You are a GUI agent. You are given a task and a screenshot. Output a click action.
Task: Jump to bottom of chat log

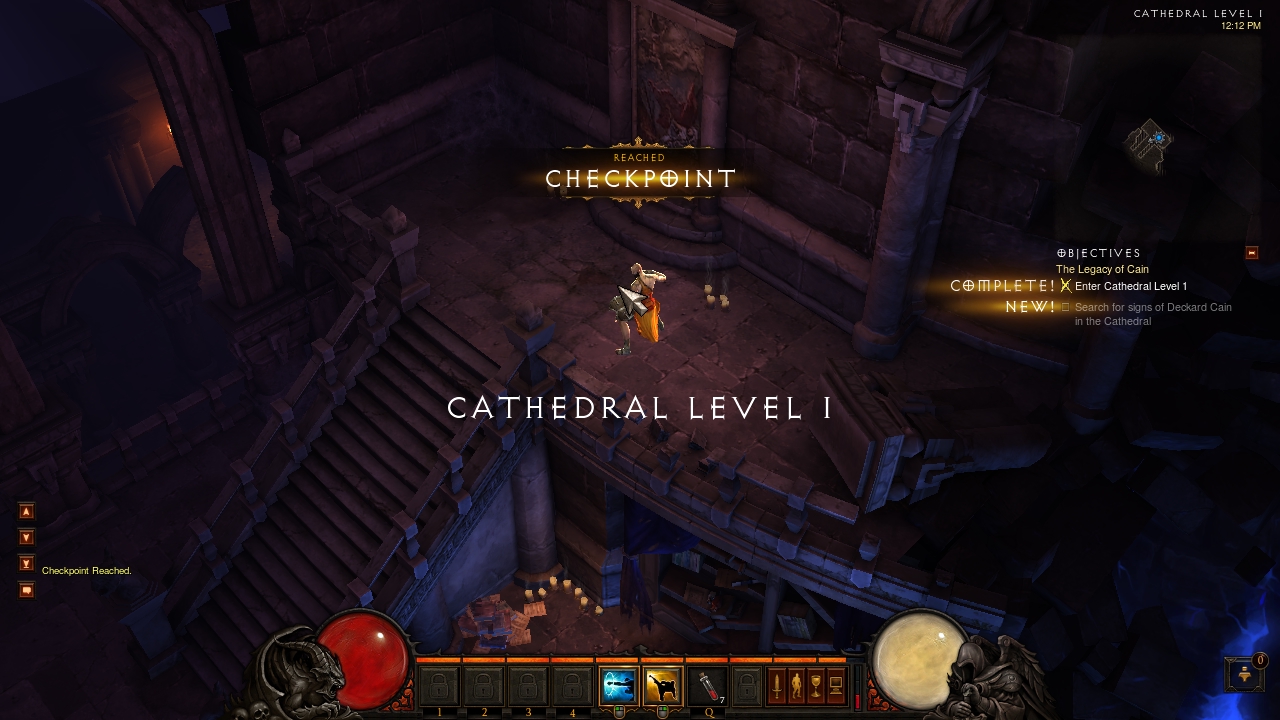(x=27, y=563)
